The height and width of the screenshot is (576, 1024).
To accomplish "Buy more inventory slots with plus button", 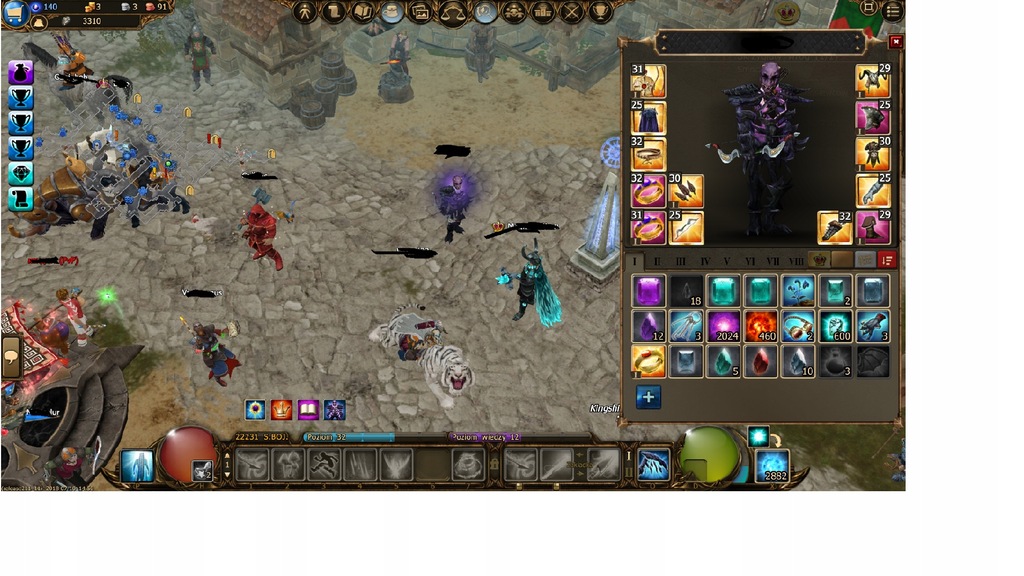I will 648,397.
